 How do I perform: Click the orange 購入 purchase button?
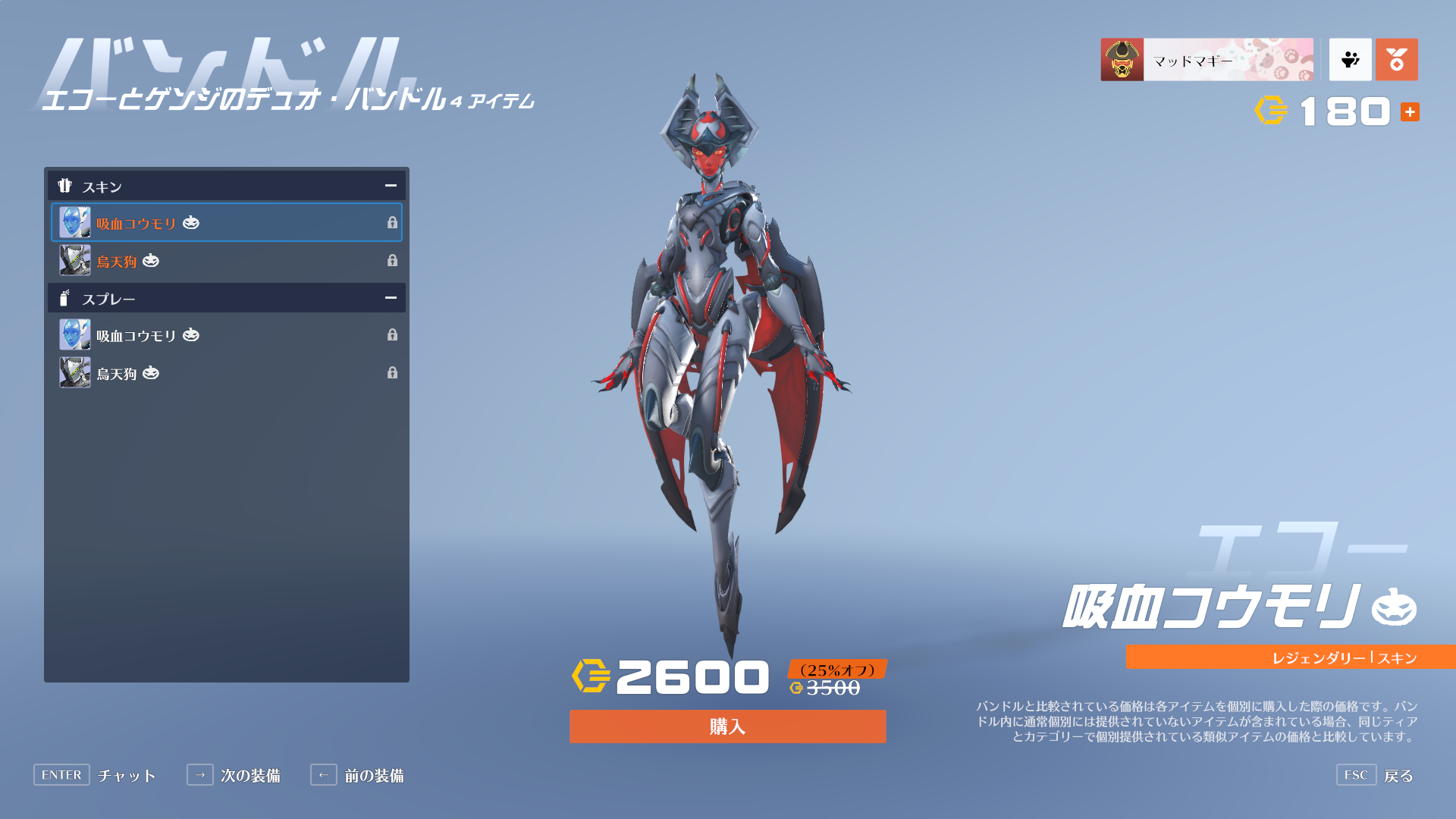pyautogui.click(x=727, y=726)
